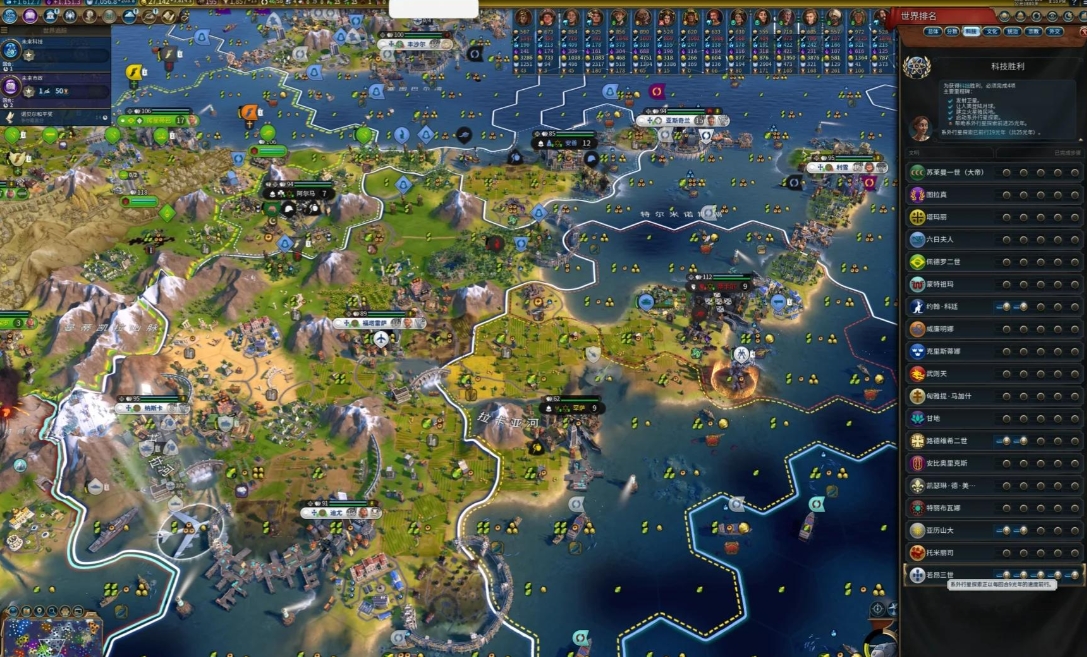Image resolution: width=1087 pixels, height=657 pixels.
Task: Select the 文化 culture victory tab
Action: pyautogui.click(x=993, y=31)
